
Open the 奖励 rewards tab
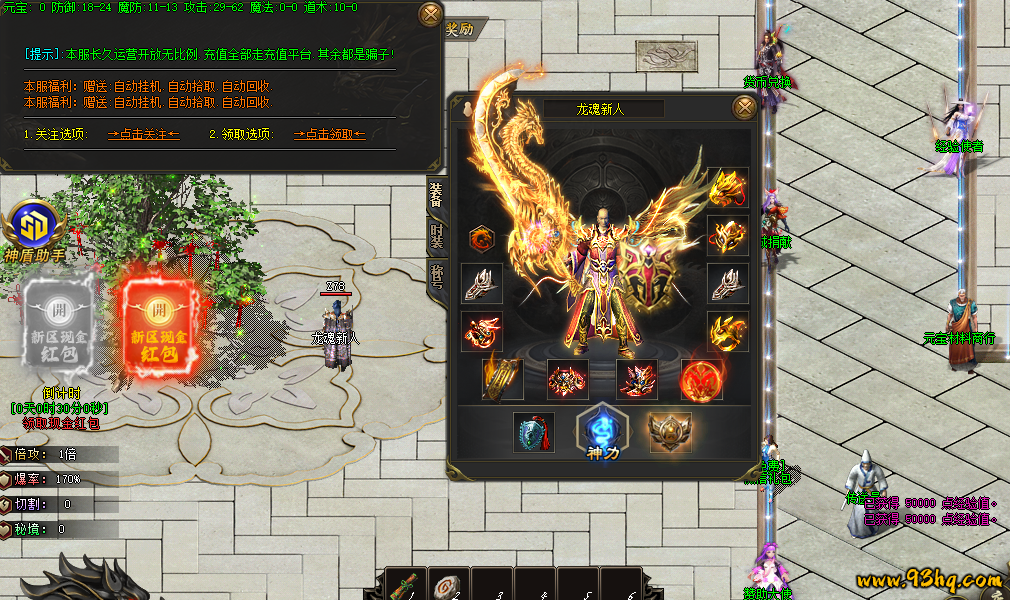(x=459, y=30)
